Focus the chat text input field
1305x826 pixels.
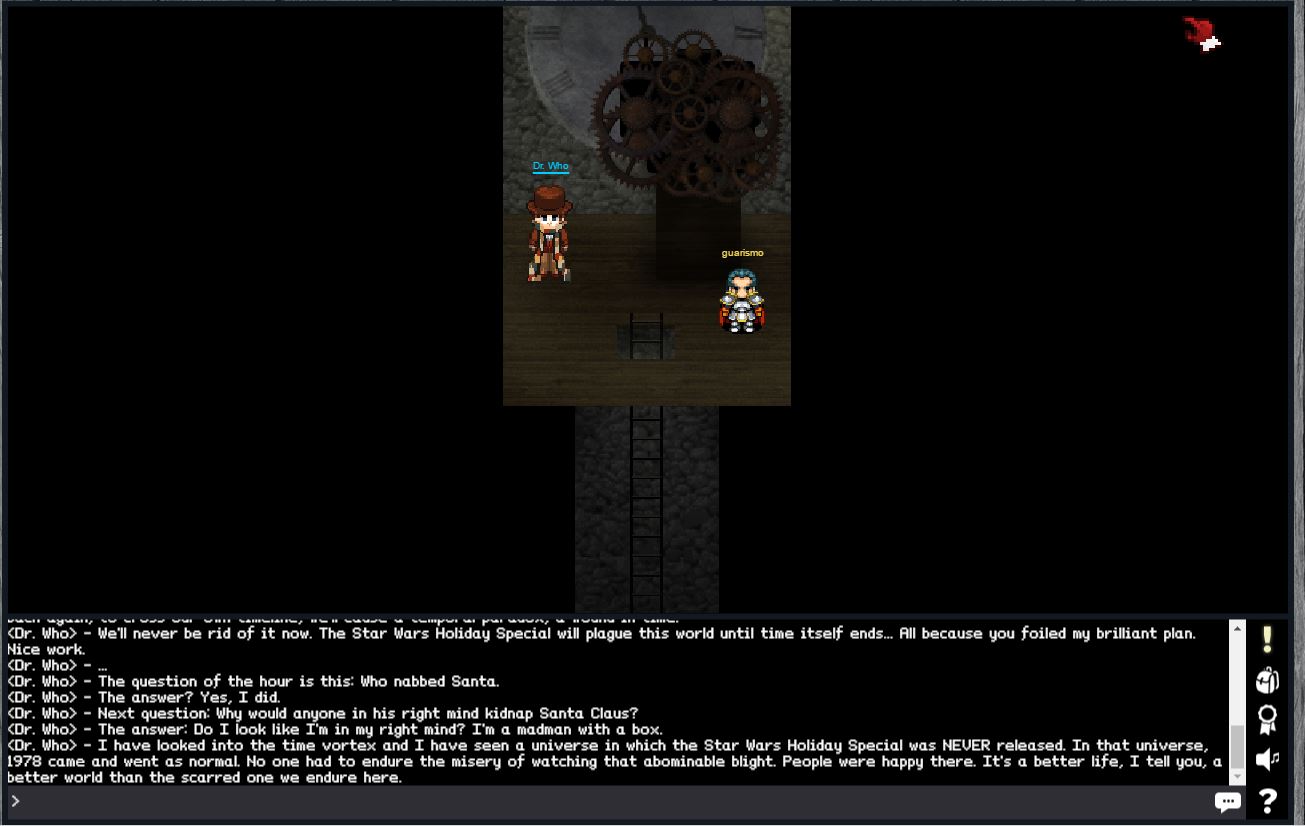(x=610, y=801)
